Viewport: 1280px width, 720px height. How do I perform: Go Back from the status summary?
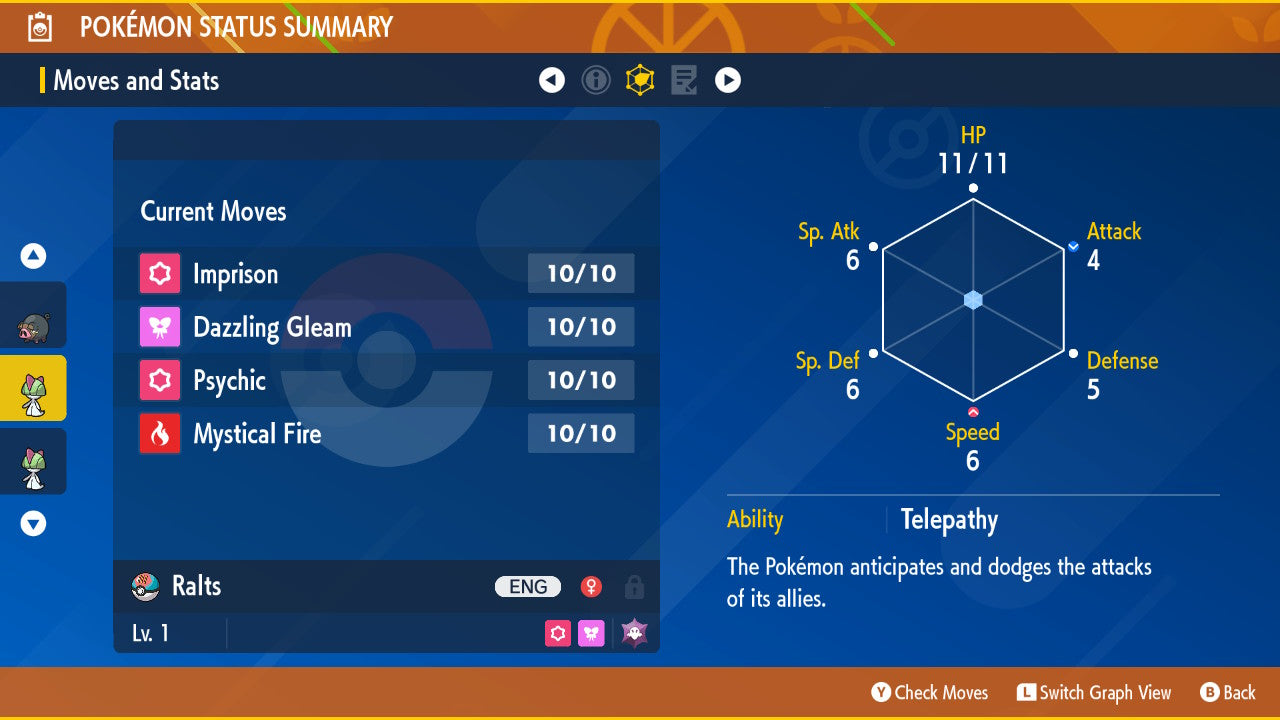1228,692
